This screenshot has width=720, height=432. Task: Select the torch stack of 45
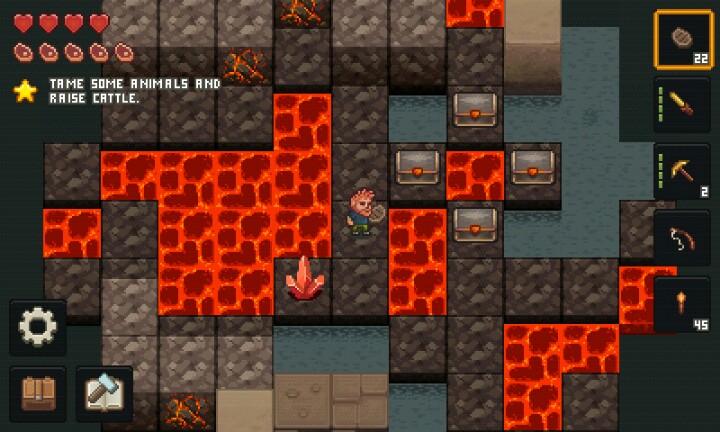tap(683, 305)
